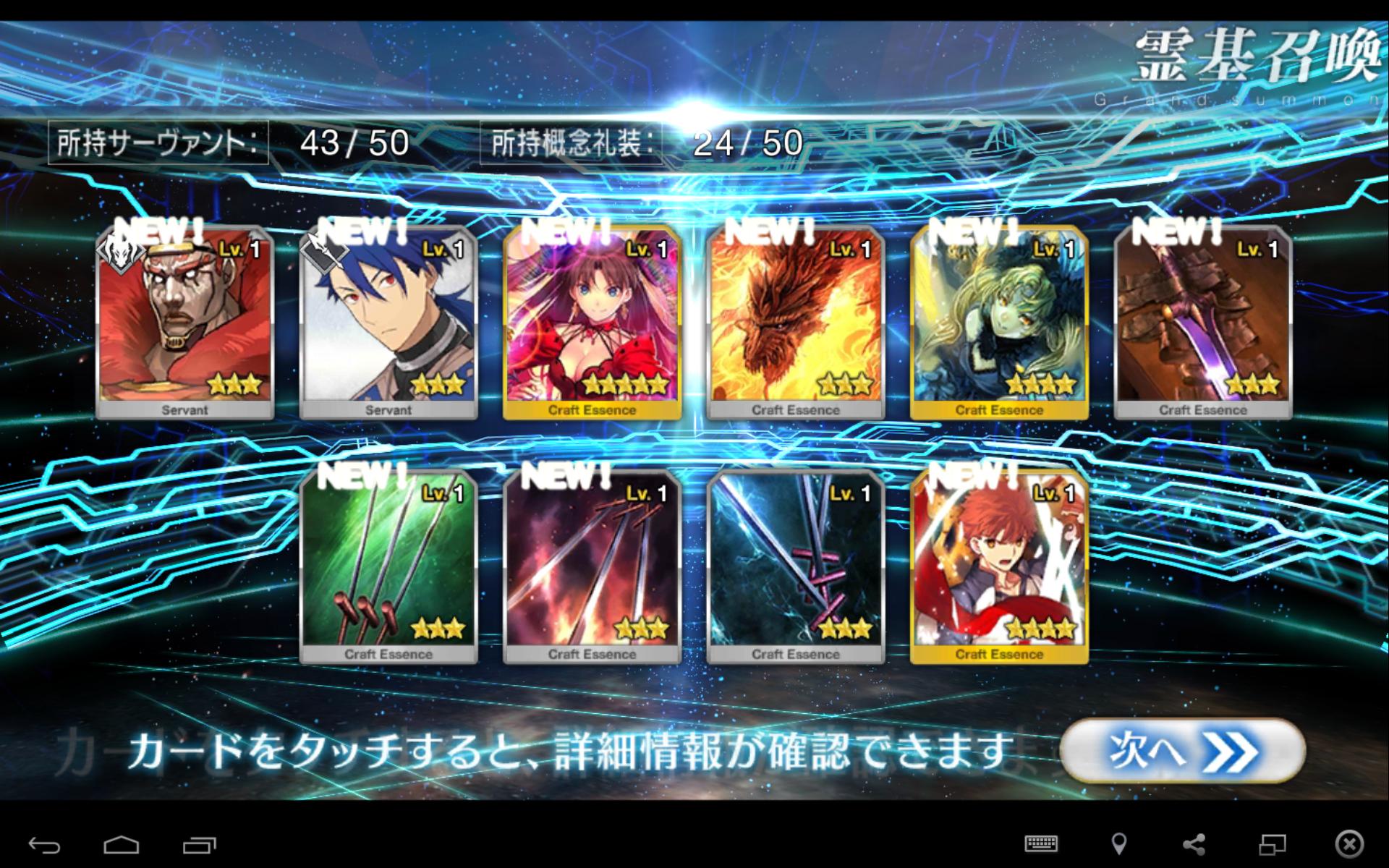1389x868 pixels.
Task: Open the red-cloaked Berserker servant card
Action: (185, 323)
